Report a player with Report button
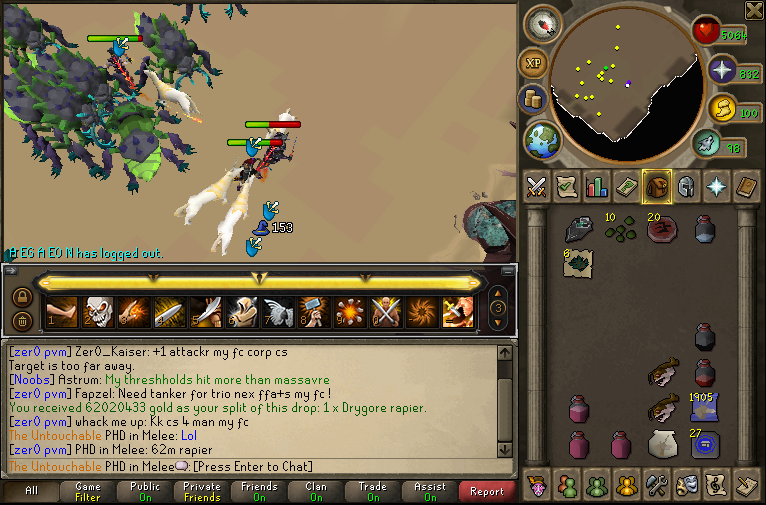766x505 pixels. point(487,491)
